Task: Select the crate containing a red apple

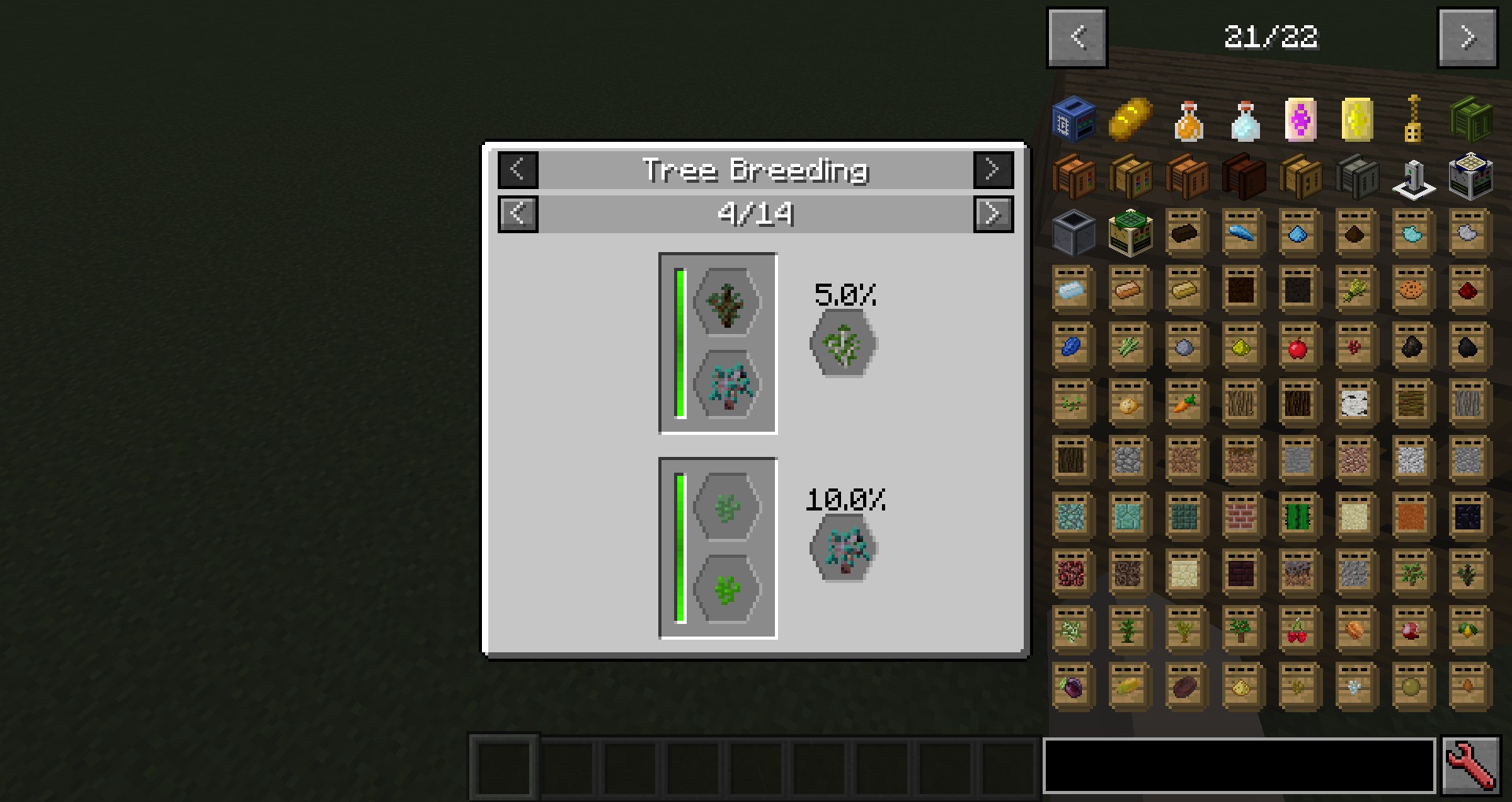Action: click(1298, 347)
